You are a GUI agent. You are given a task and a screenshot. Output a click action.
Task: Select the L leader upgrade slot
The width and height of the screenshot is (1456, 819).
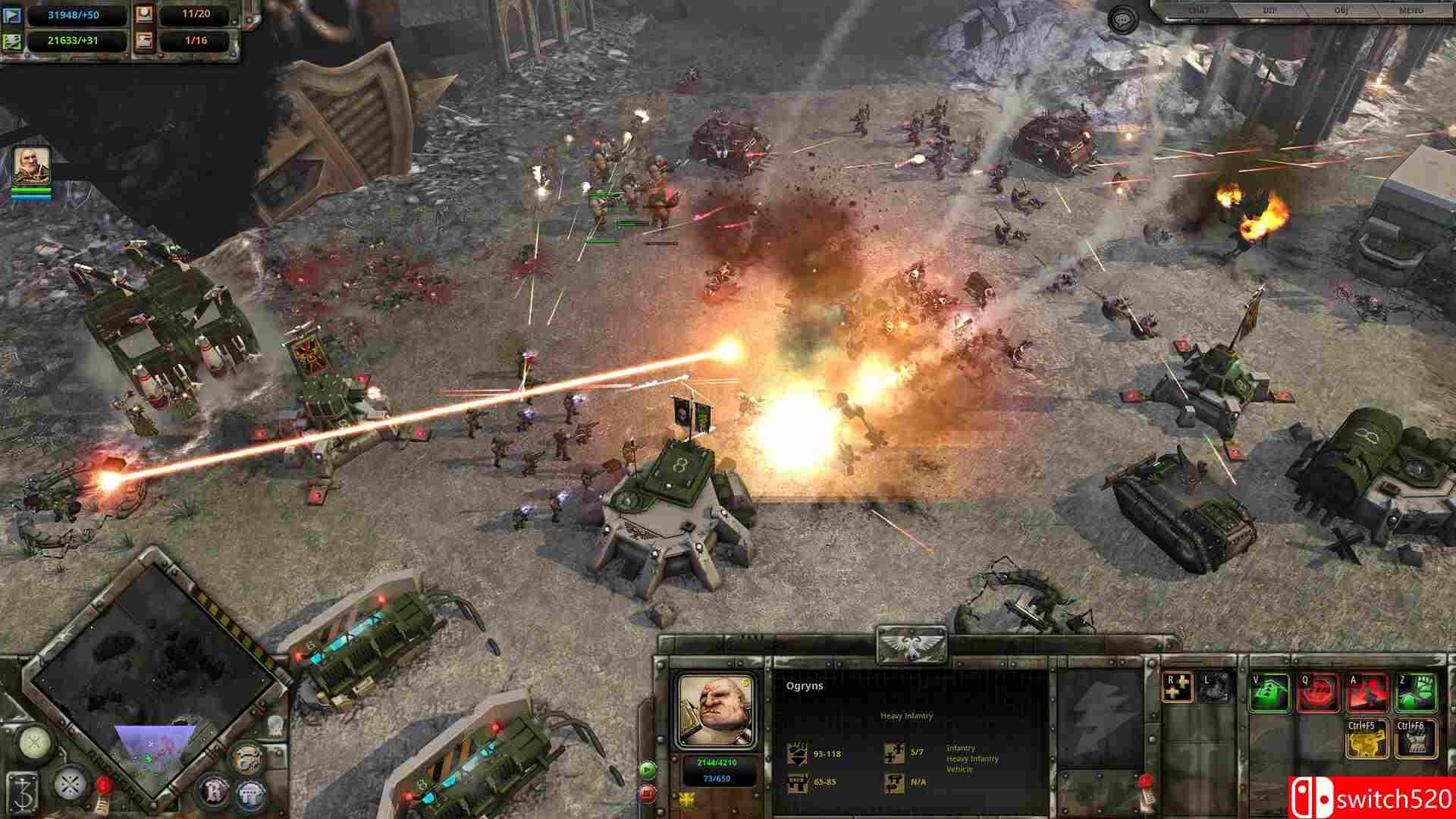pos(1215,688)
